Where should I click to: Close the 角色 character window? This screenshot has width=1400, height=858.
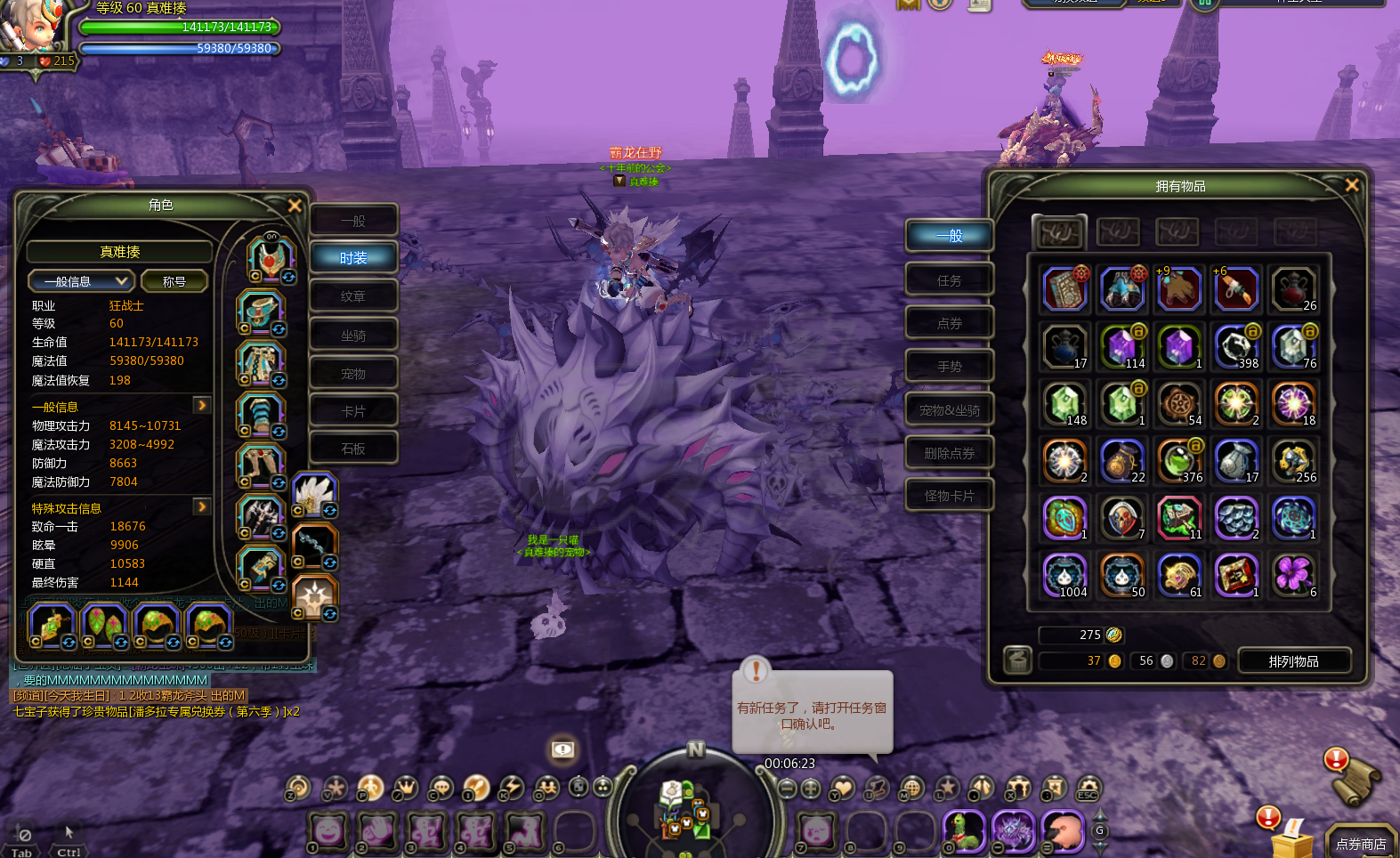(295, 206)
